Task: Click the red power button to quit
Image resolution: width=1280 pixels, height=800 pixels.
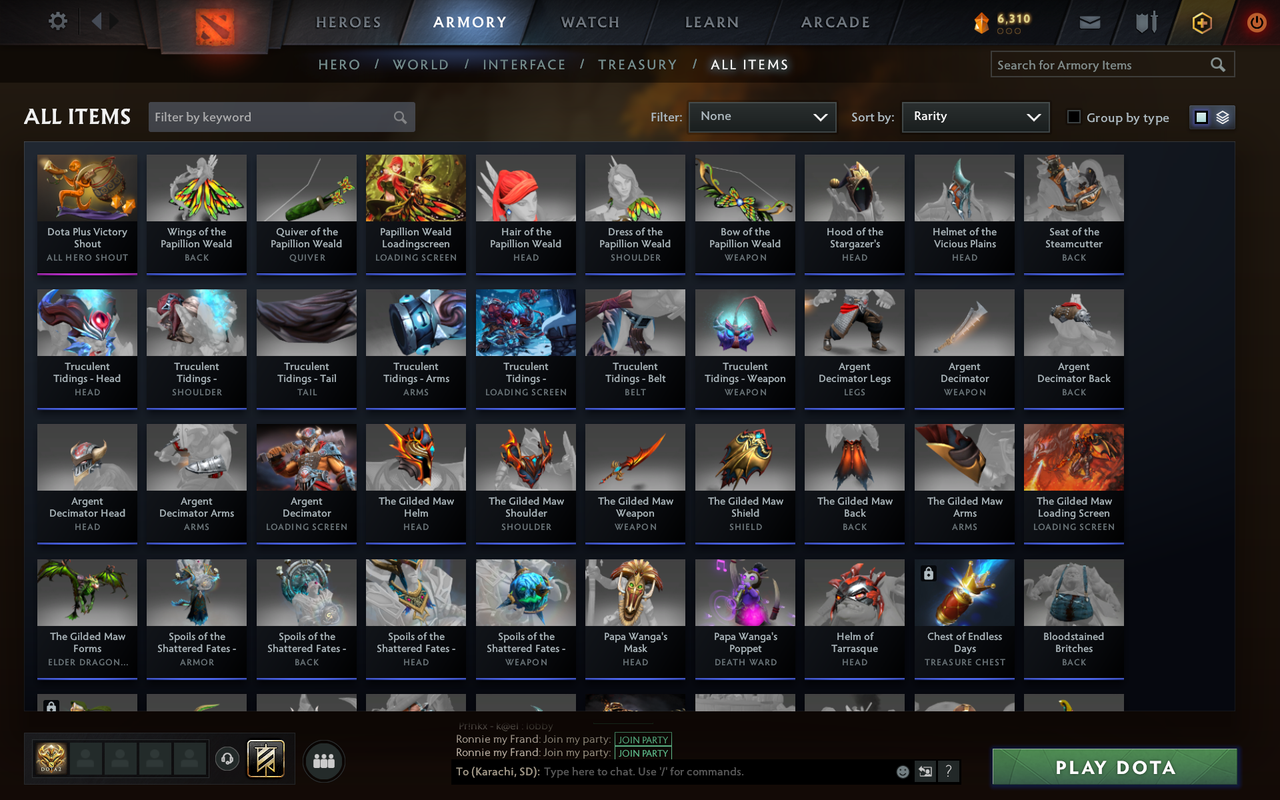Action: (x=1256, y=21)
